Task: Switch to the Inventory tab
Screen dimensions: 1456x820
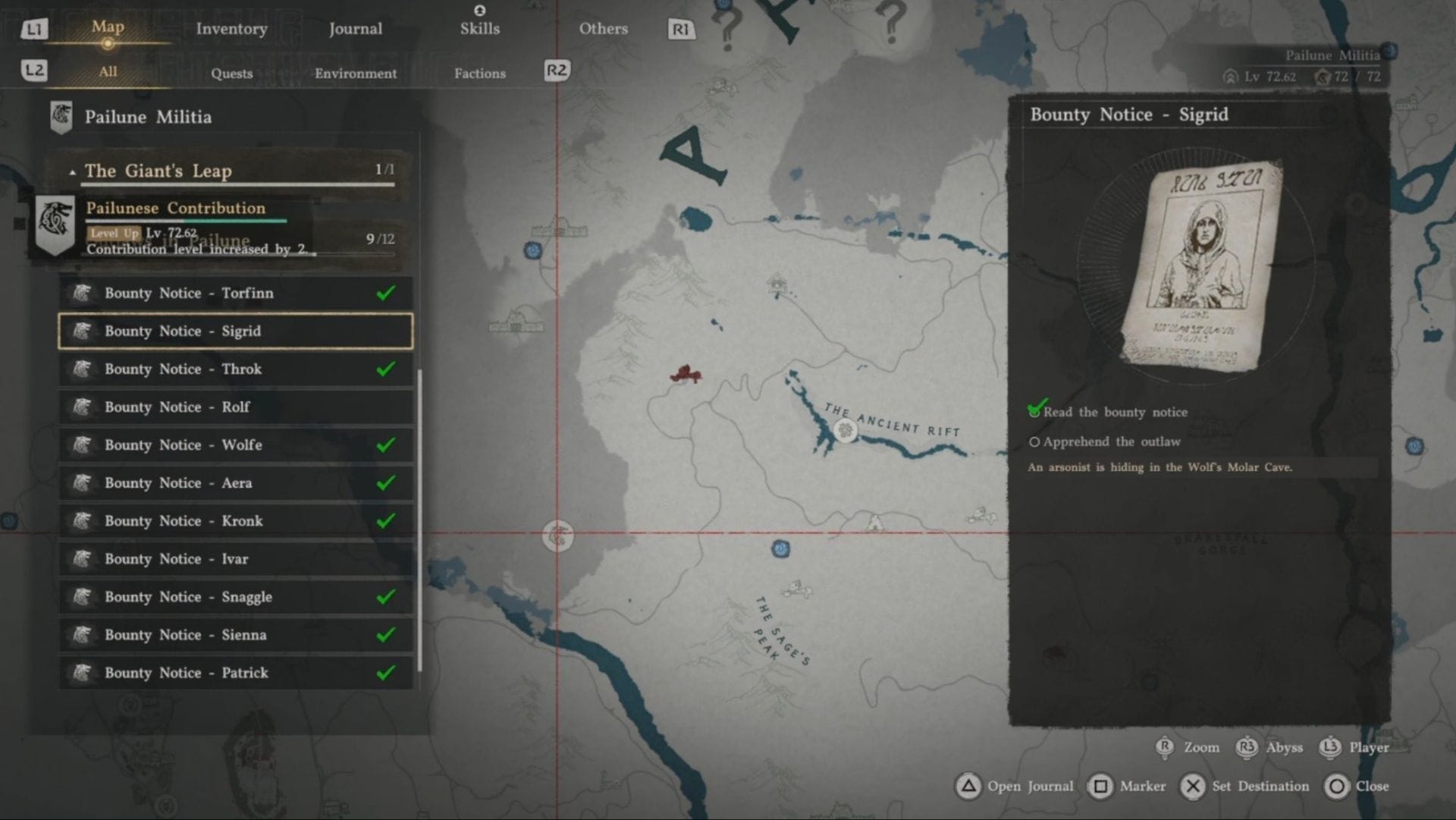Action: click(231, 29)
